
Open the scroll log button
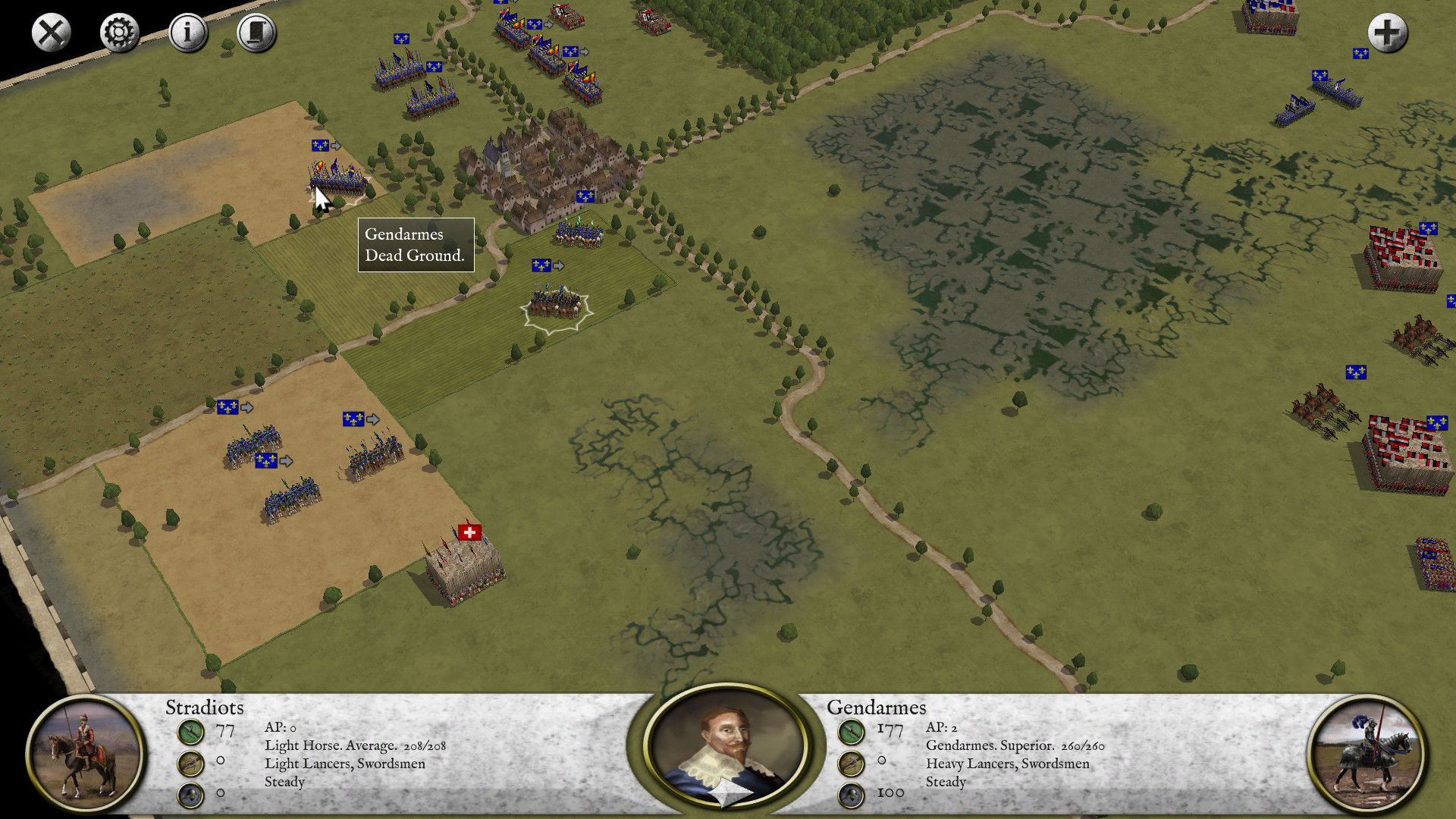(x=256, y=33)
